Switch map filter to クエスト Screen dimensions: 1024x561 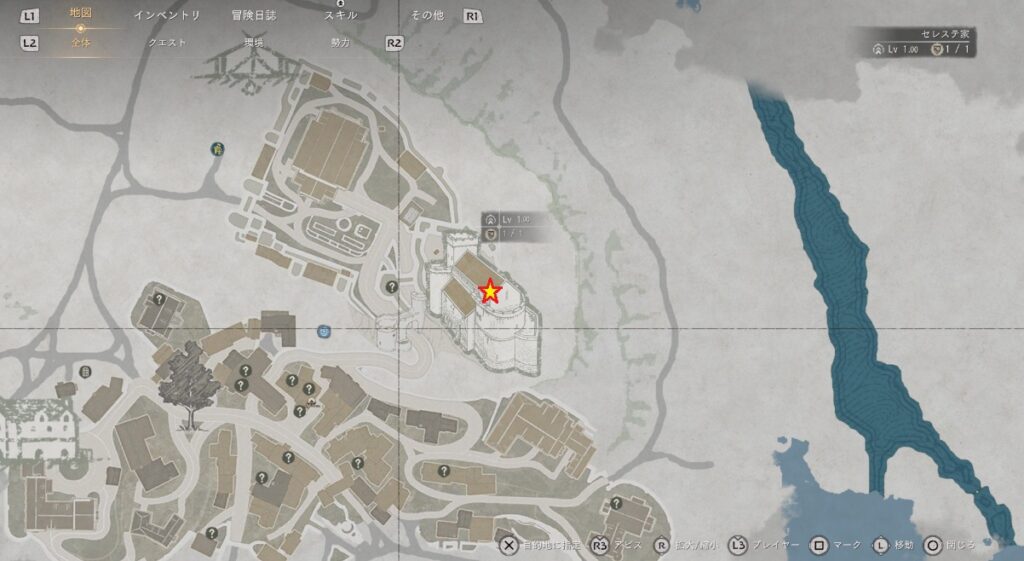point(167,44)
